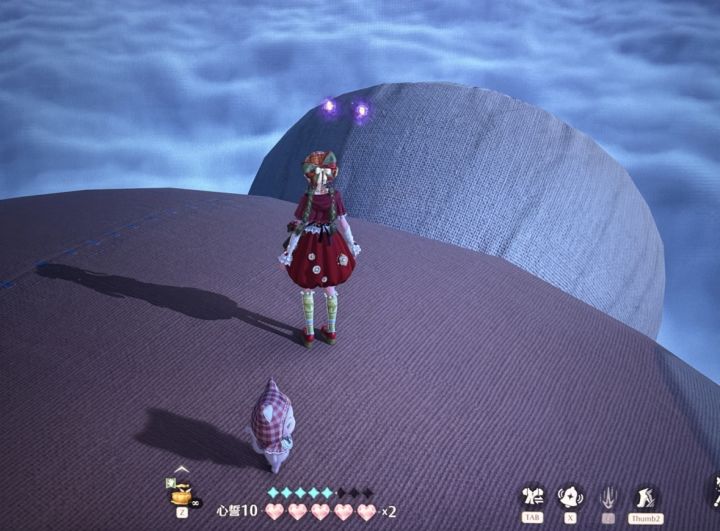Image resolution: width=720 pixels, height=531 pixels.
Task: Activate the ringing bell ability
Action: pos(570,496)
